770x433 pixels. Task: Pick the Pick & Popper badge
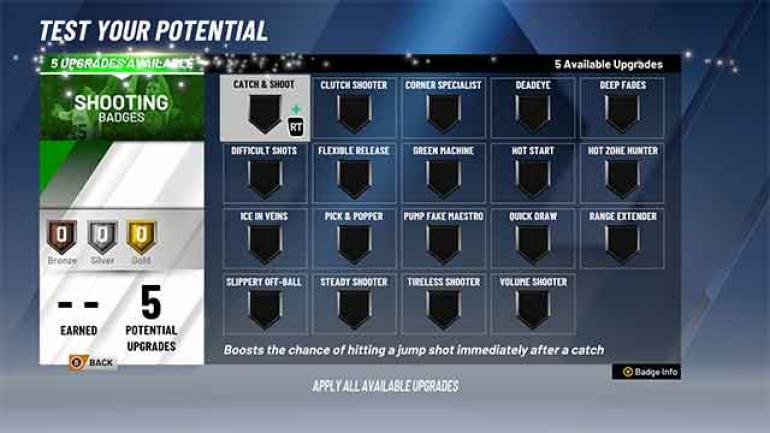click(354, 239)
